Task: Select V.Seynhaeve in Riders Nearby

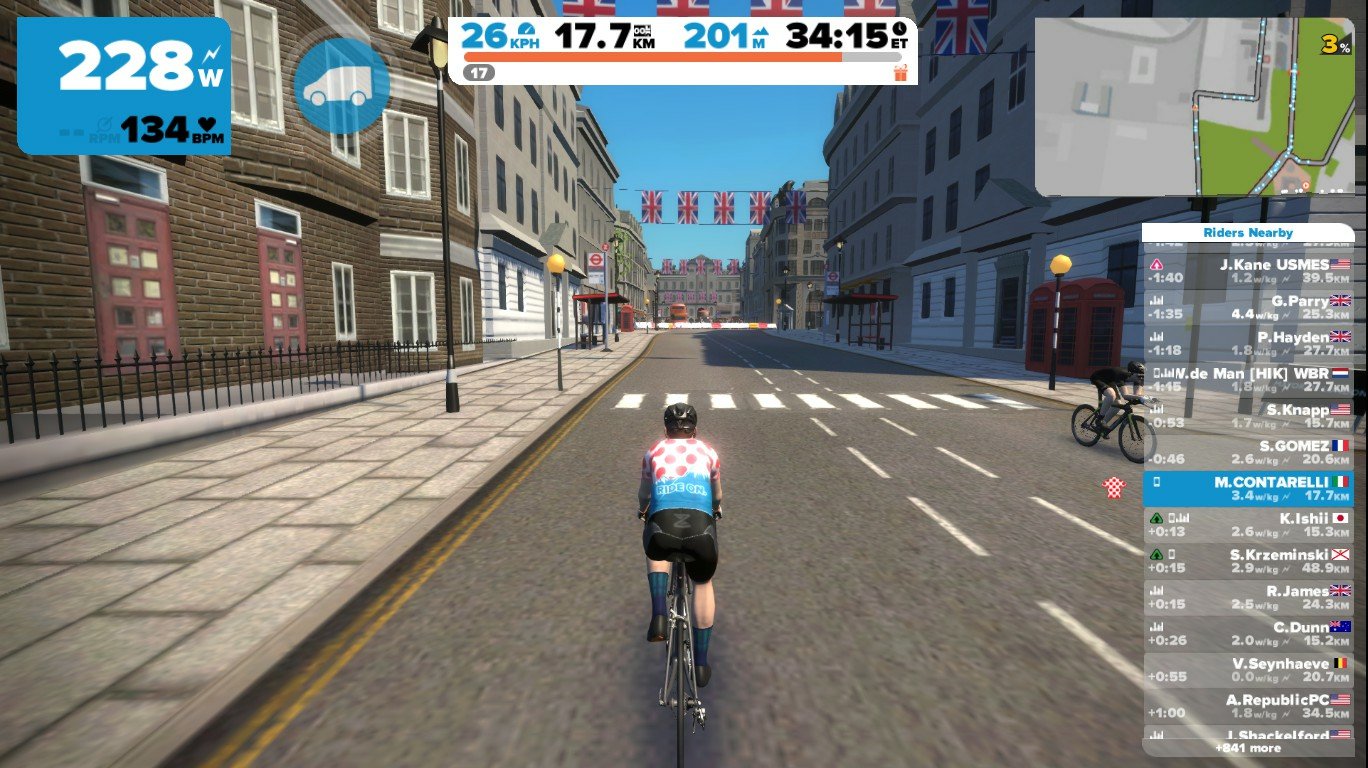Action: (1248, 670)
